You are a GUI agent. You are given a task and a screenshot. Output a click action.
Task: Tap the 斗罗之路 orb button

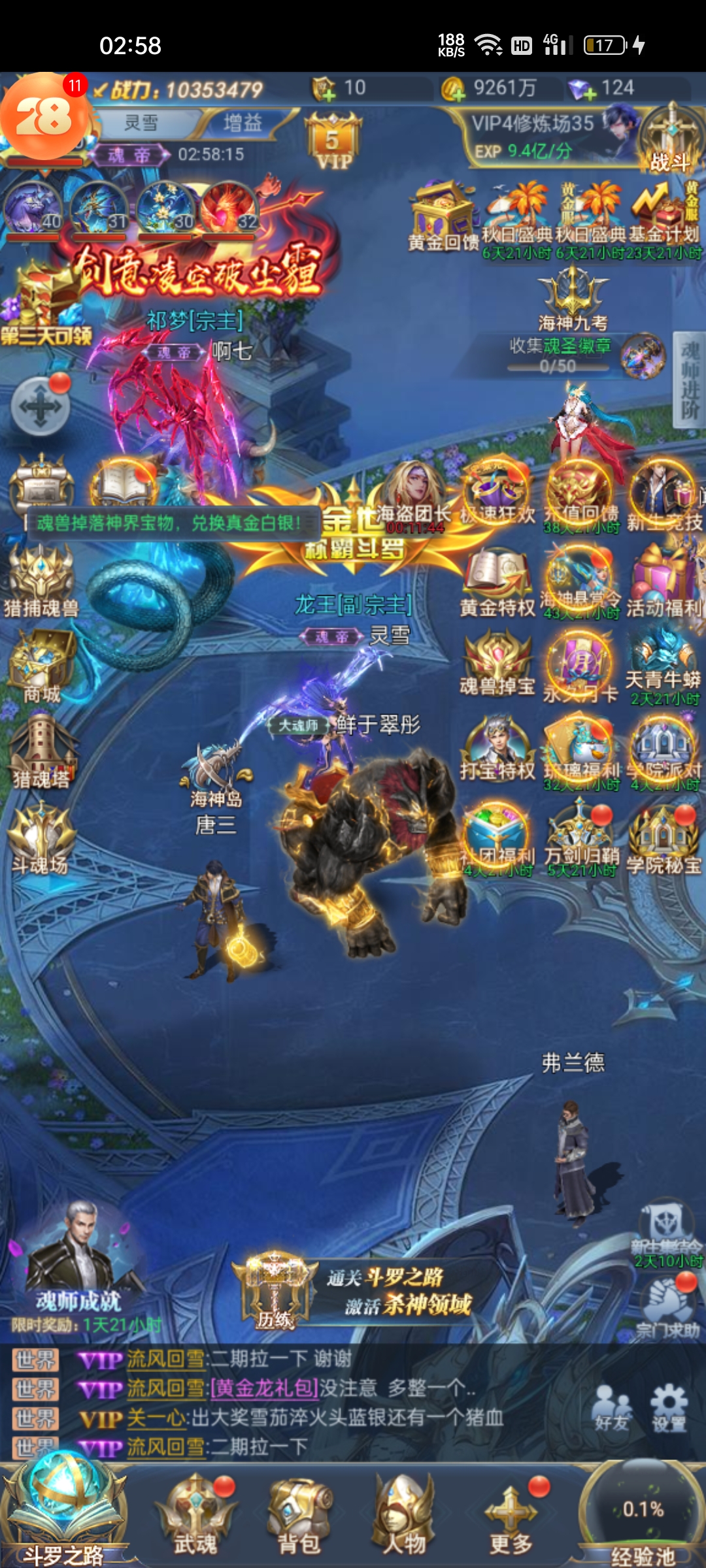click(63, 1514)
